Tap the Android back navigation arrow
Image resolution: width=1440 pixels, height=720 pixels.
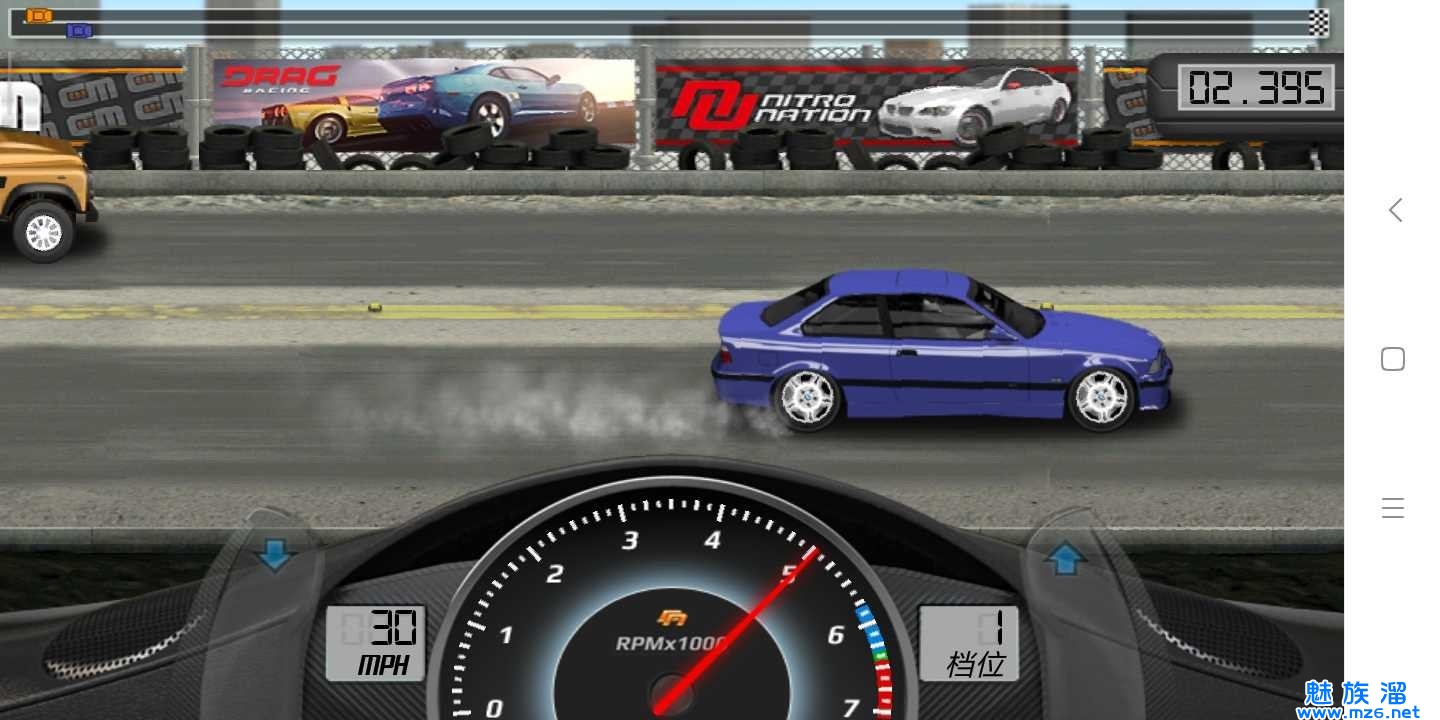1394,210
